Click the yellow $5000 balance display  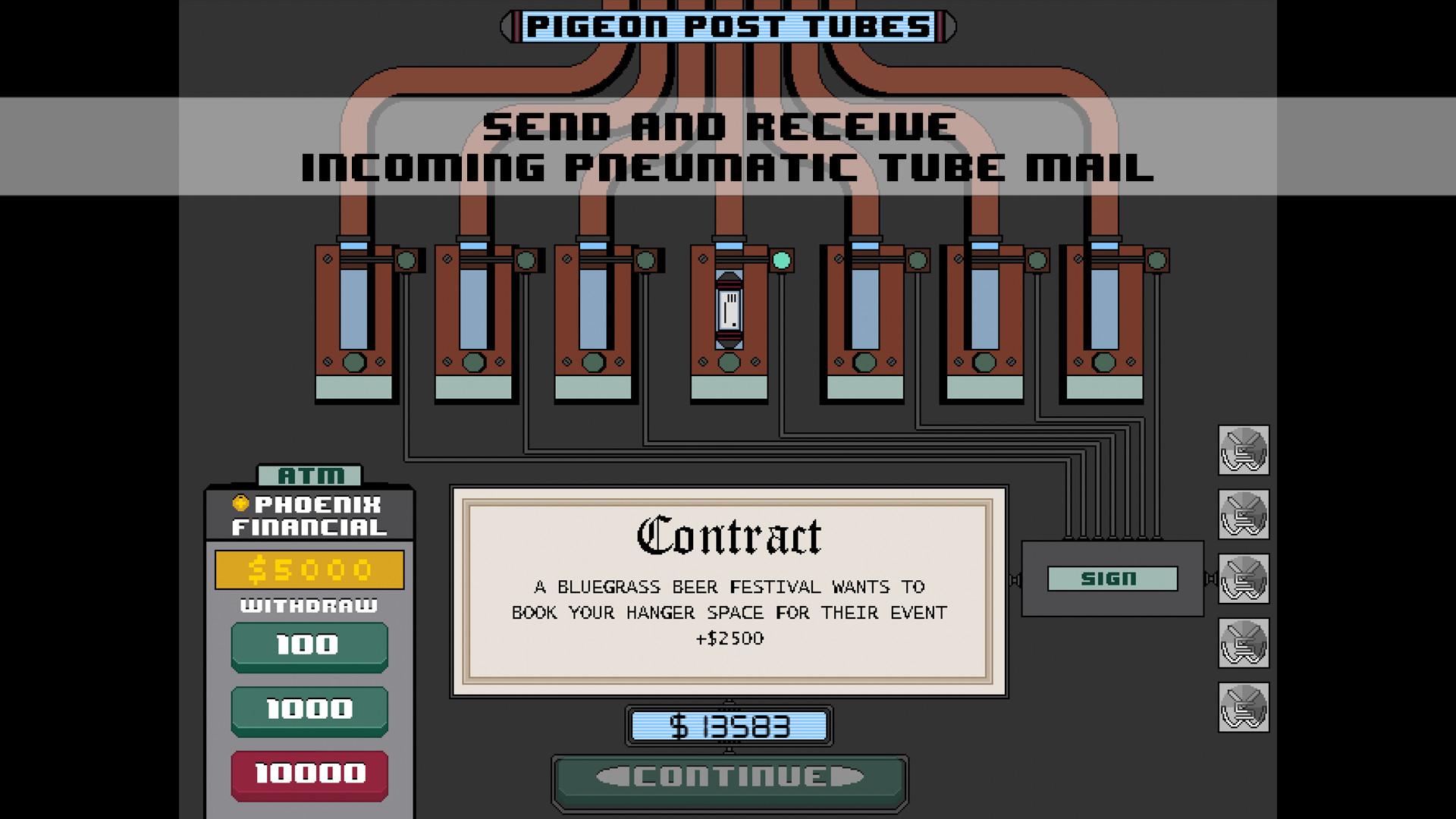point(309,569)
